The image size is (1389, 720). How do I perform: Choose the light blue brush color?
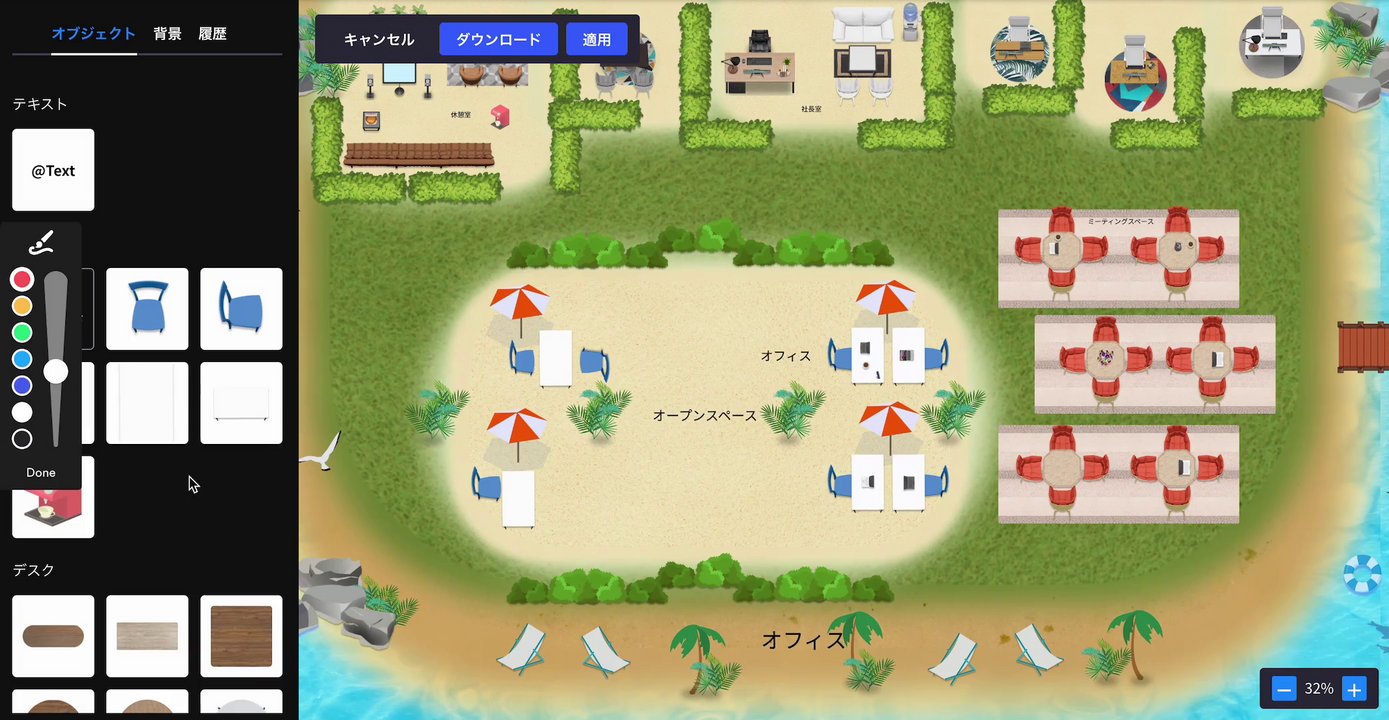(22, 359)
